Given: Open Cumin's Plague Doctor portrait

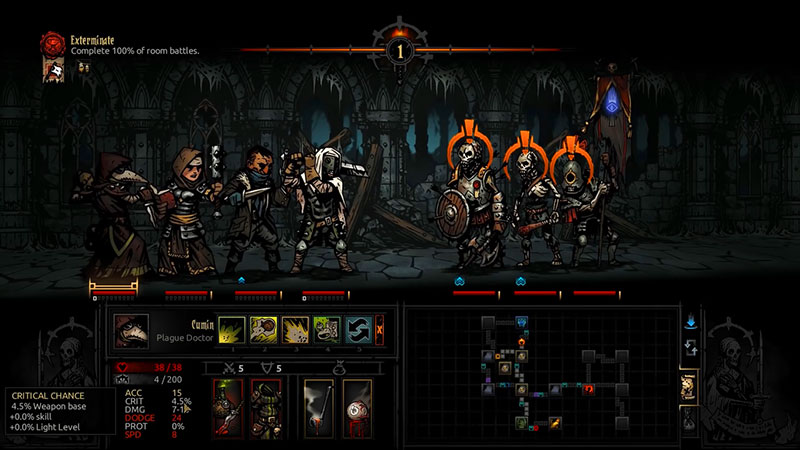Looking at the screenshot, I should (x=132, y=331).
